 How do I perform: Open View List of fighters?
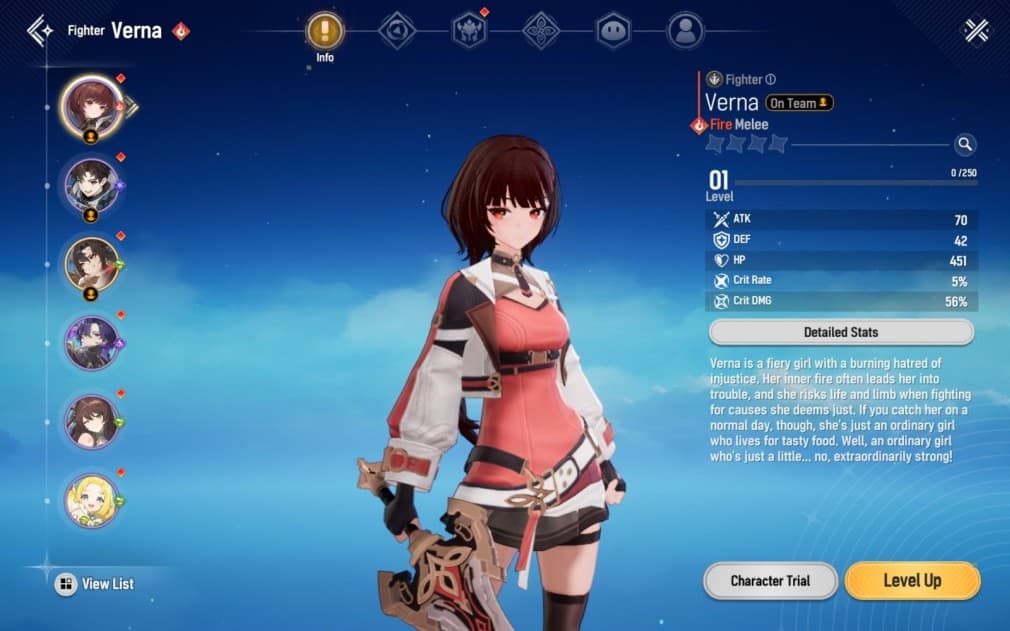click(95, 584)
